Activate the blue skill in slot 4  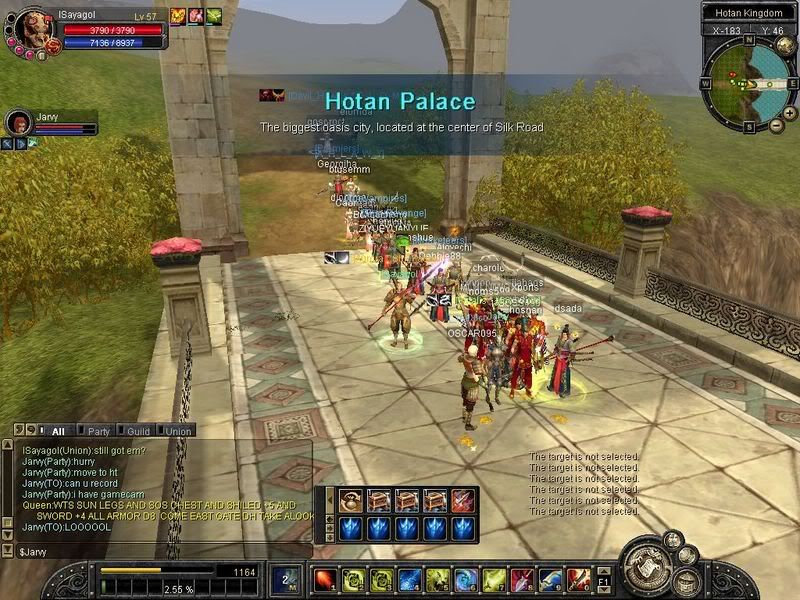coord(410,580)
